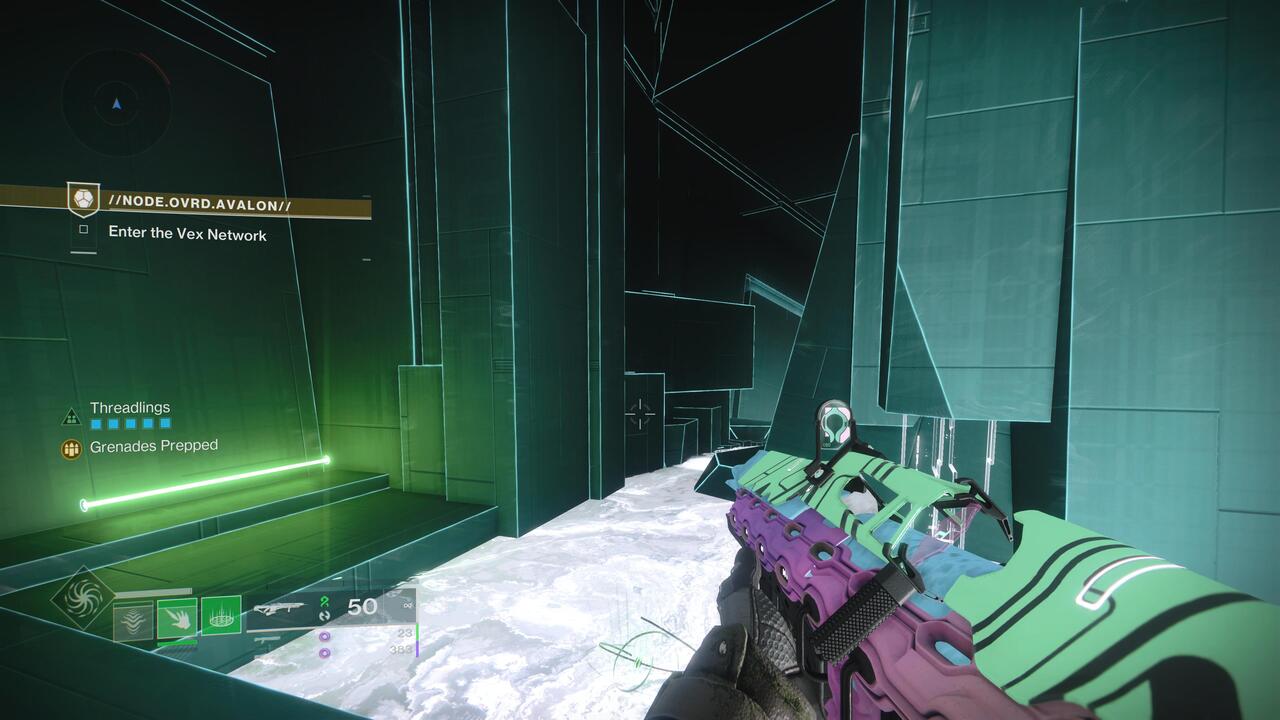The width and height of the screenshot is (1280, 720).
Task: Select the Grenades Prepped buff icon
Action: [70, 445]
